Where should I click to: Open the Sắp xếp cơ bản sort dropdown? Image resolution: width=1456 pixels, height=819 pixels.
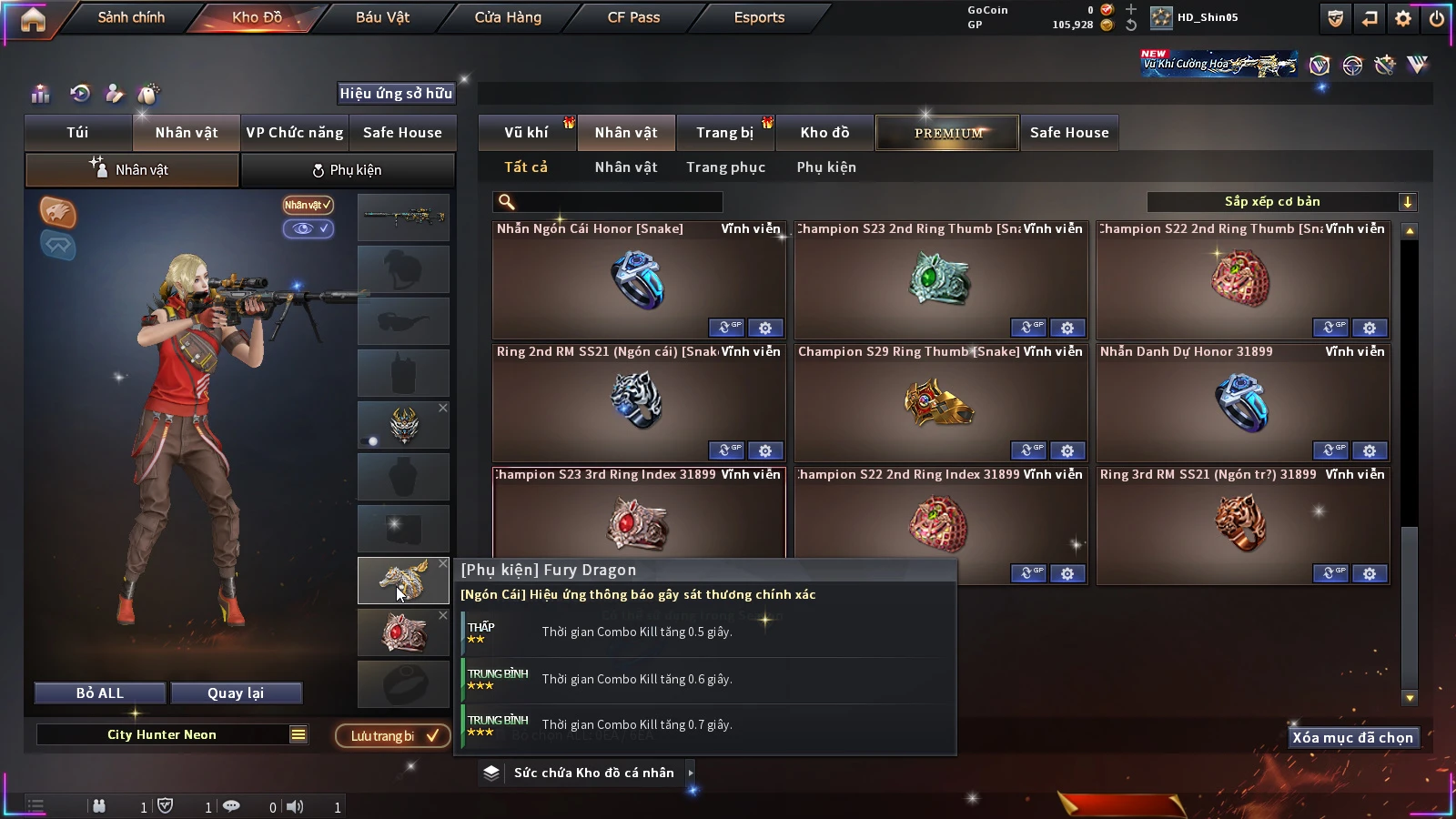(x=1281, y=202)
